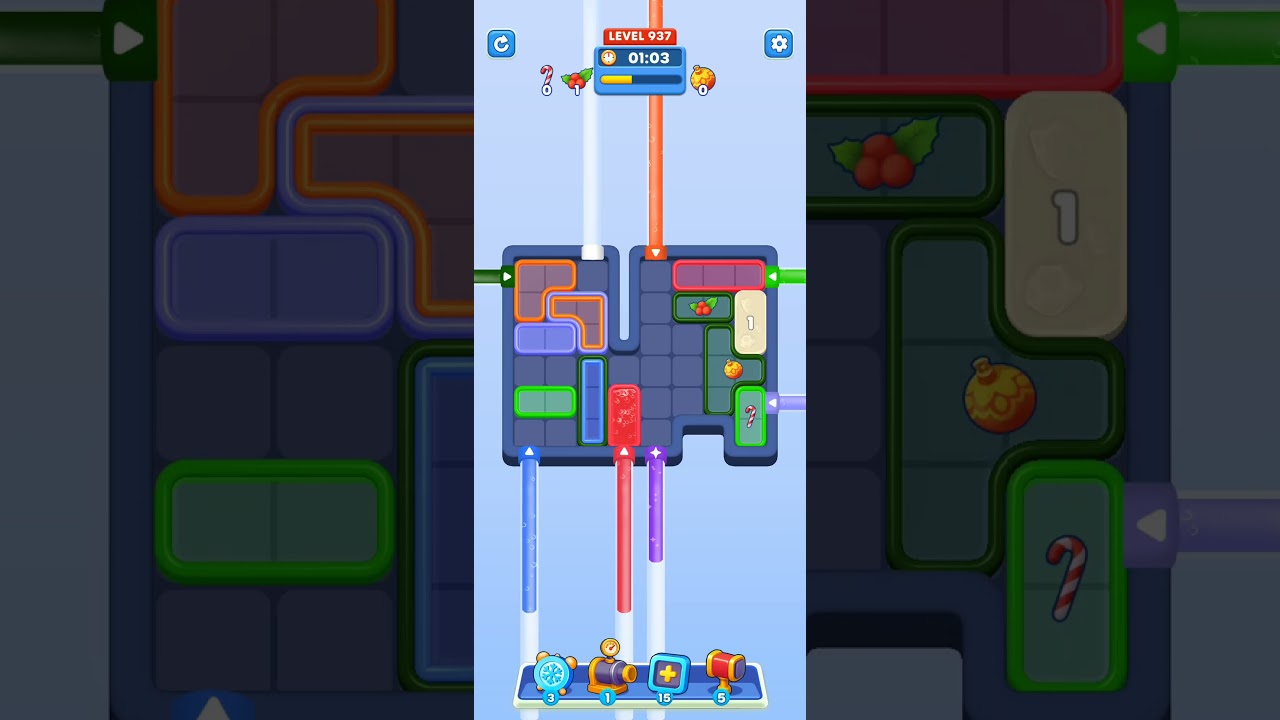Click the Level 937 banner
The image size is (1280, 720).
[639, 35]
